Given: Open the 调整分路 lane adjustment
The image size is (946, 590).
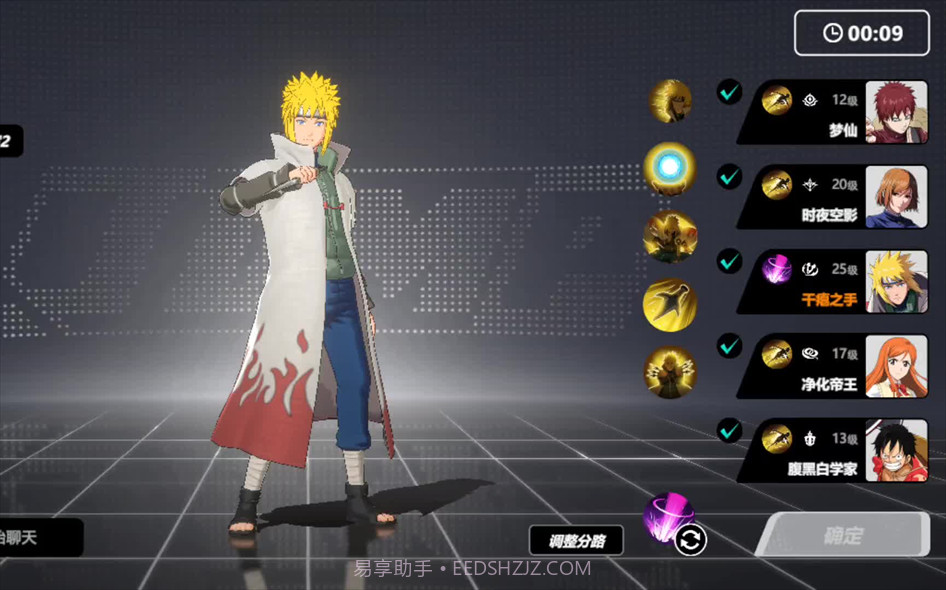Looking at the screenshot, I should click(x=576, y=541).
